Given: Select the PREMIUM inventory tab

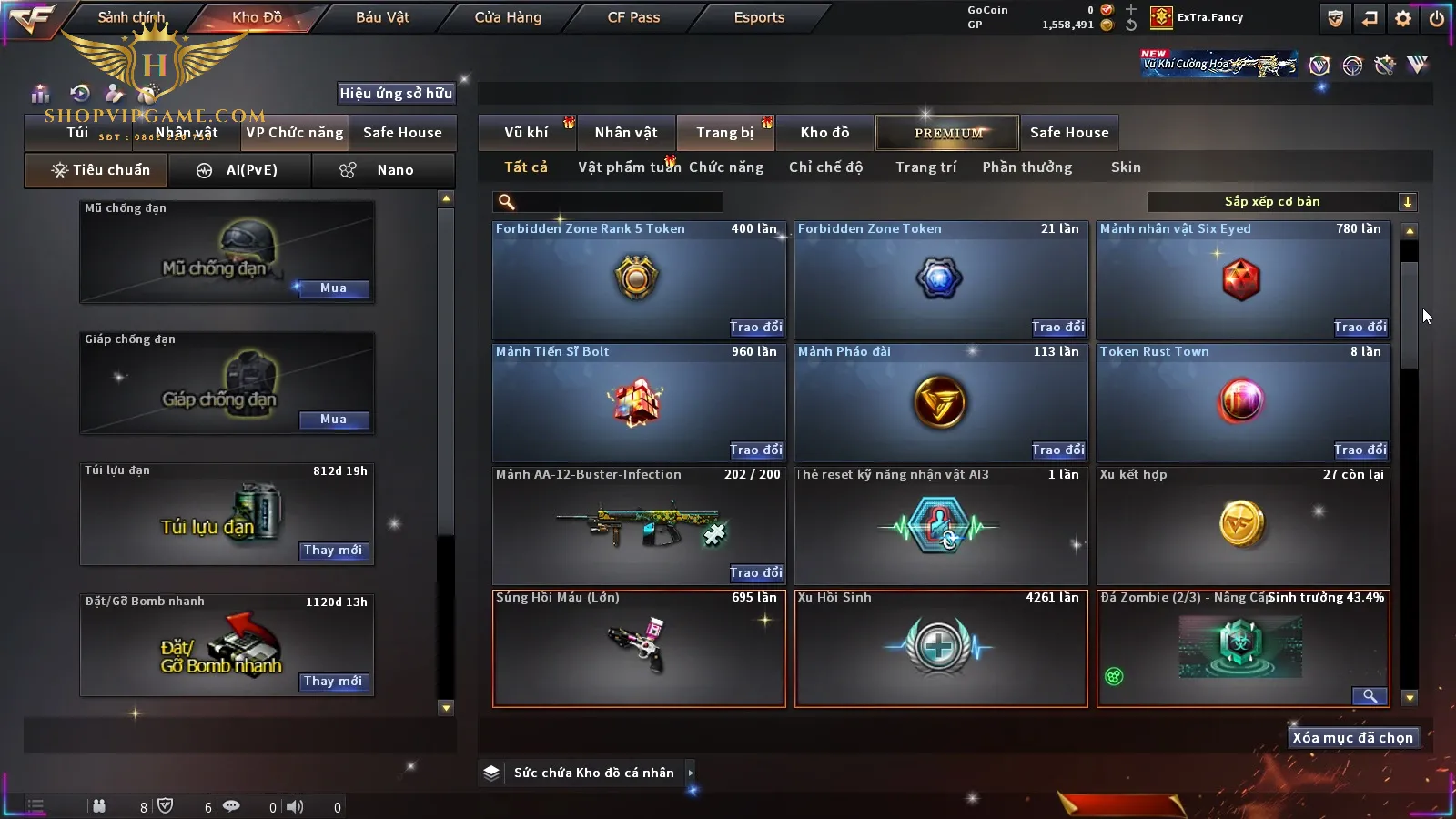Looking at the screenshot, I should [x=948, y=133].
